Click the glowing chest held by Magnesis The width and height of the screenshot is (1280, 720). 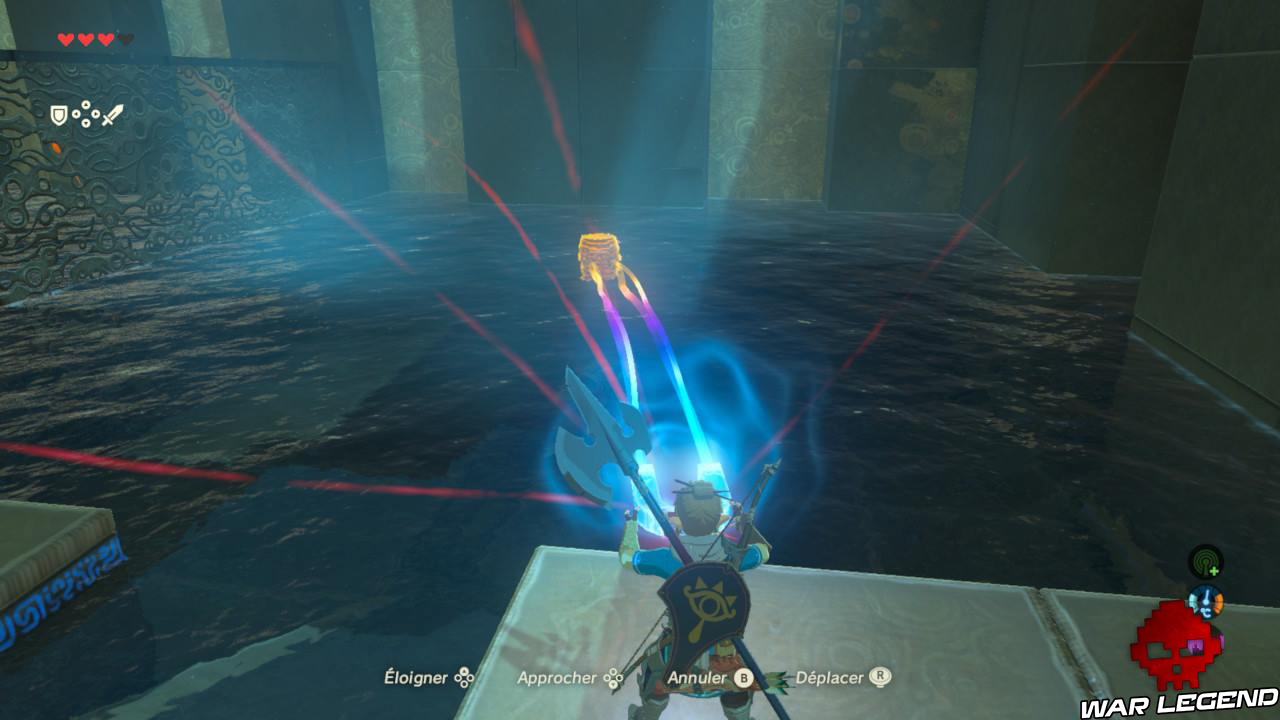tap(600, 257)
